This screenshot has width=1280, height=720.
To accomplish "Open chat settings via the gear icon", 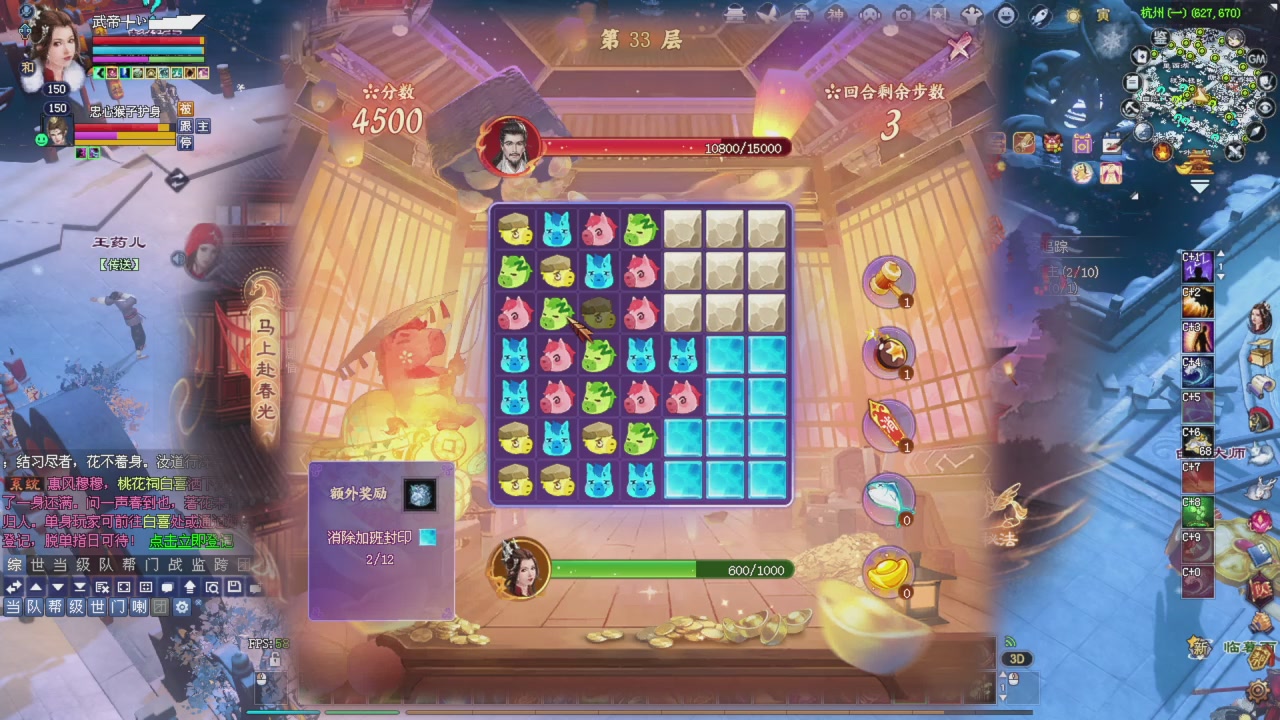I will (181, 607).
